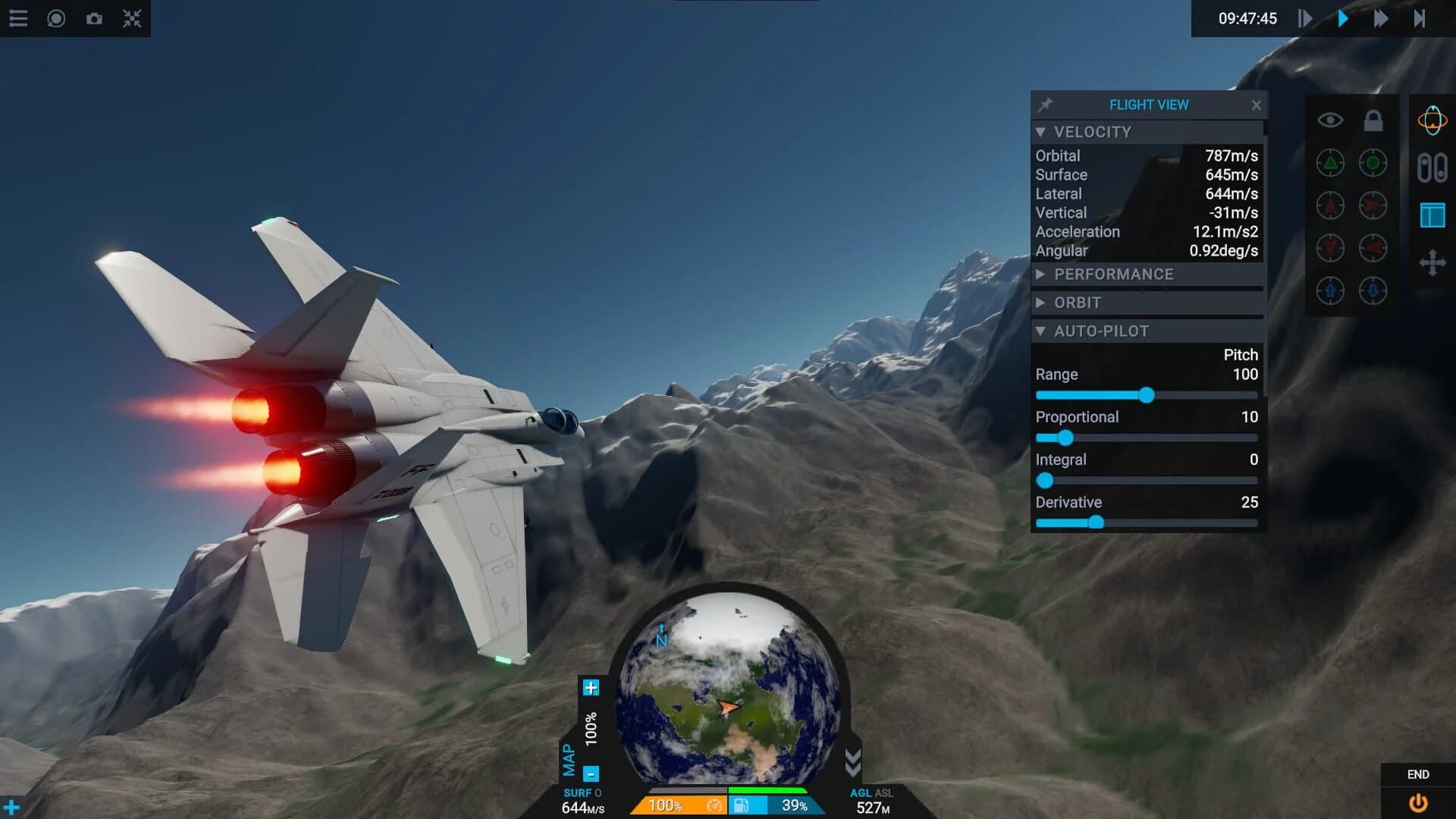Click the re-center view arrows icon

click(133, 18)
